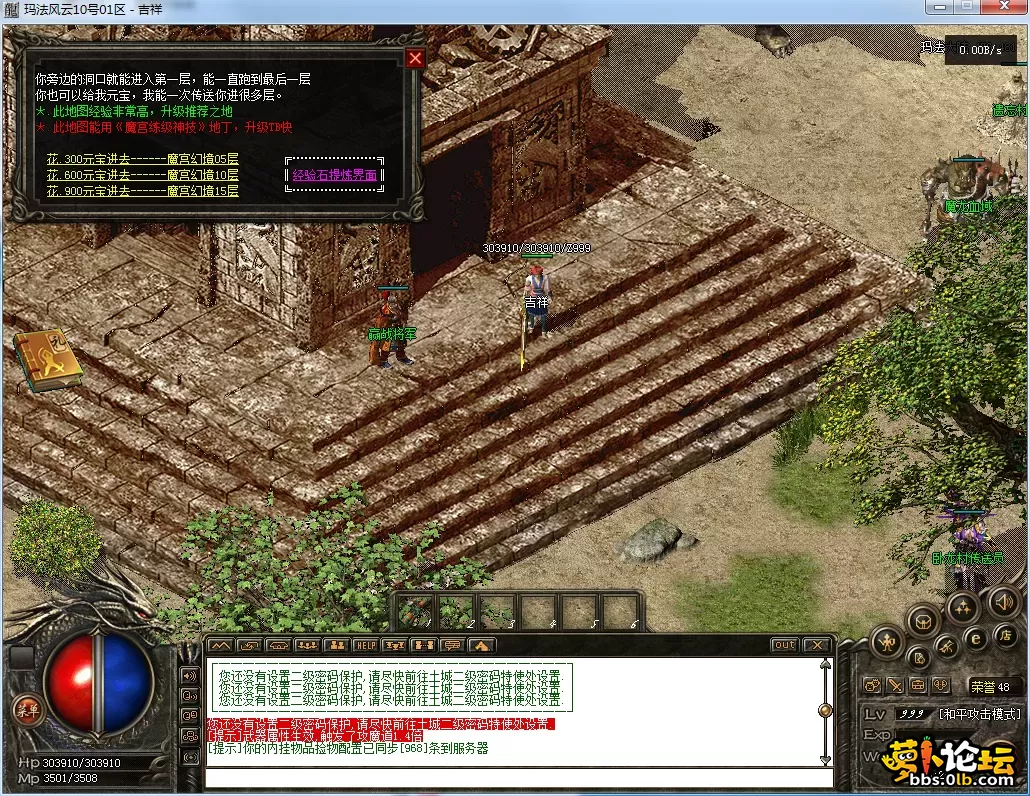Close the chat panel with its X button

(x=817, y=645)
